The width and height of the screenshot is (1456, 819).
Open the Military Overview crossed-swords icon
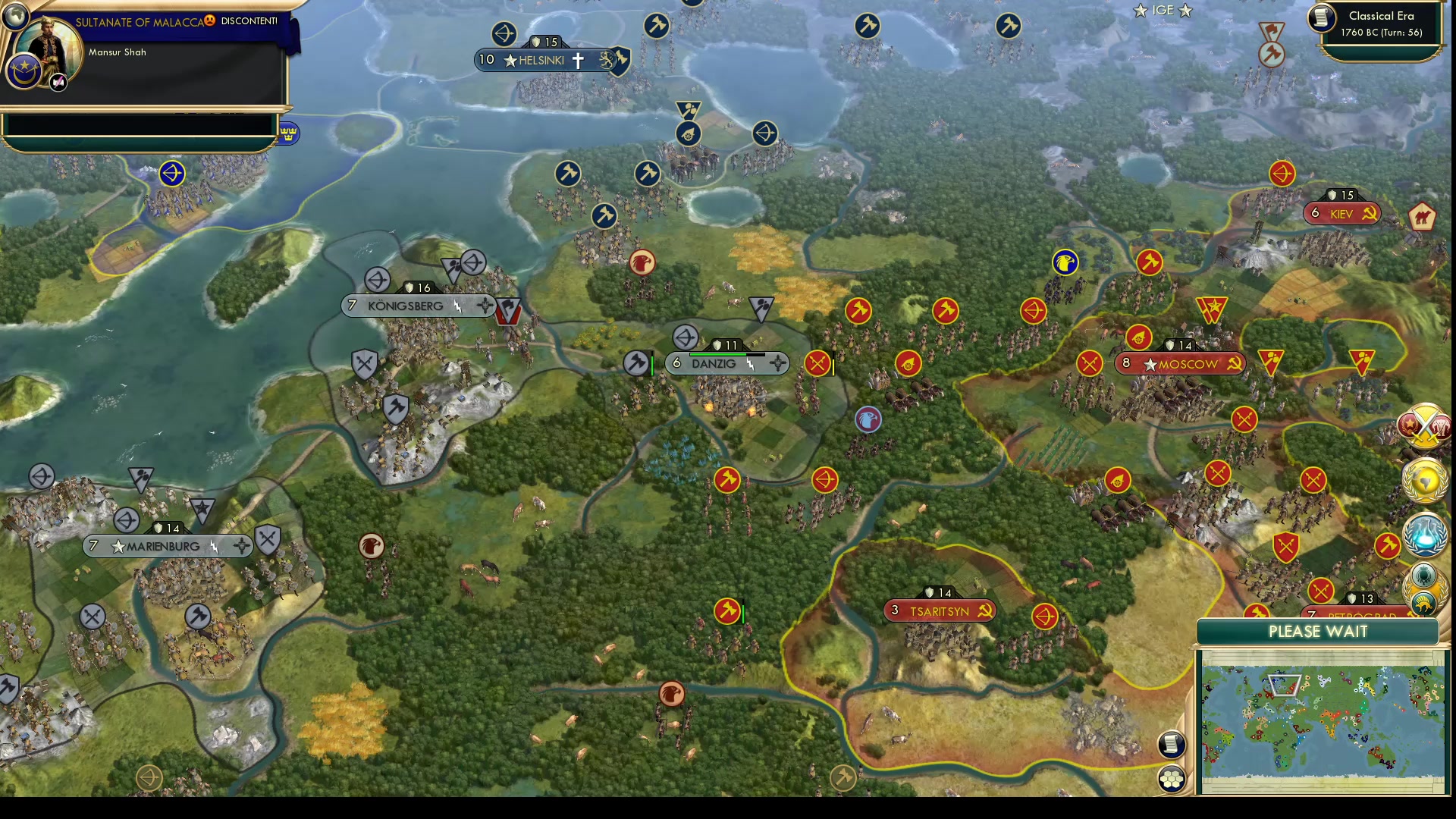pos(1424,425)
